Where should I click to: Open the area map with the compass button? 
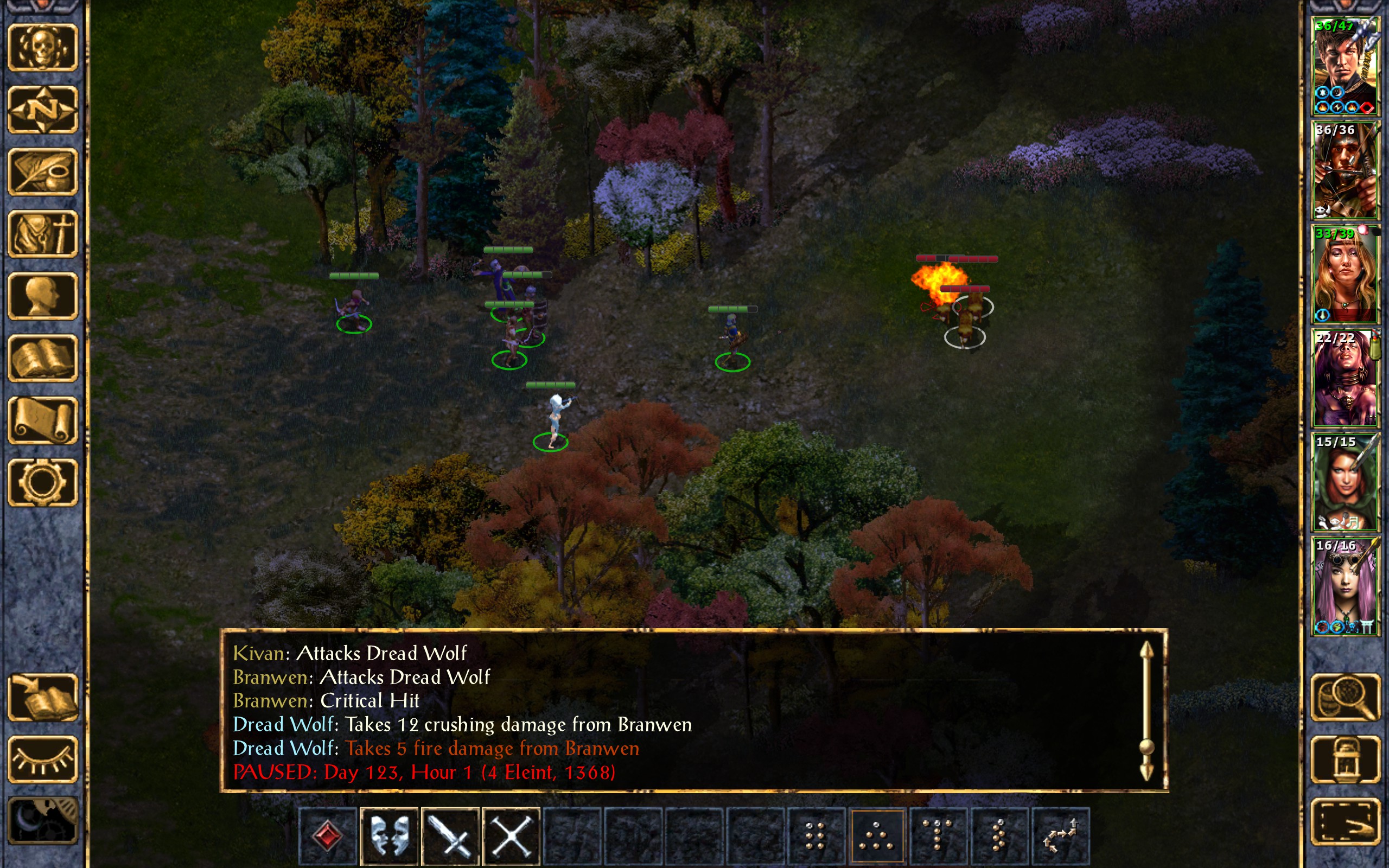[x=42, y=110]
